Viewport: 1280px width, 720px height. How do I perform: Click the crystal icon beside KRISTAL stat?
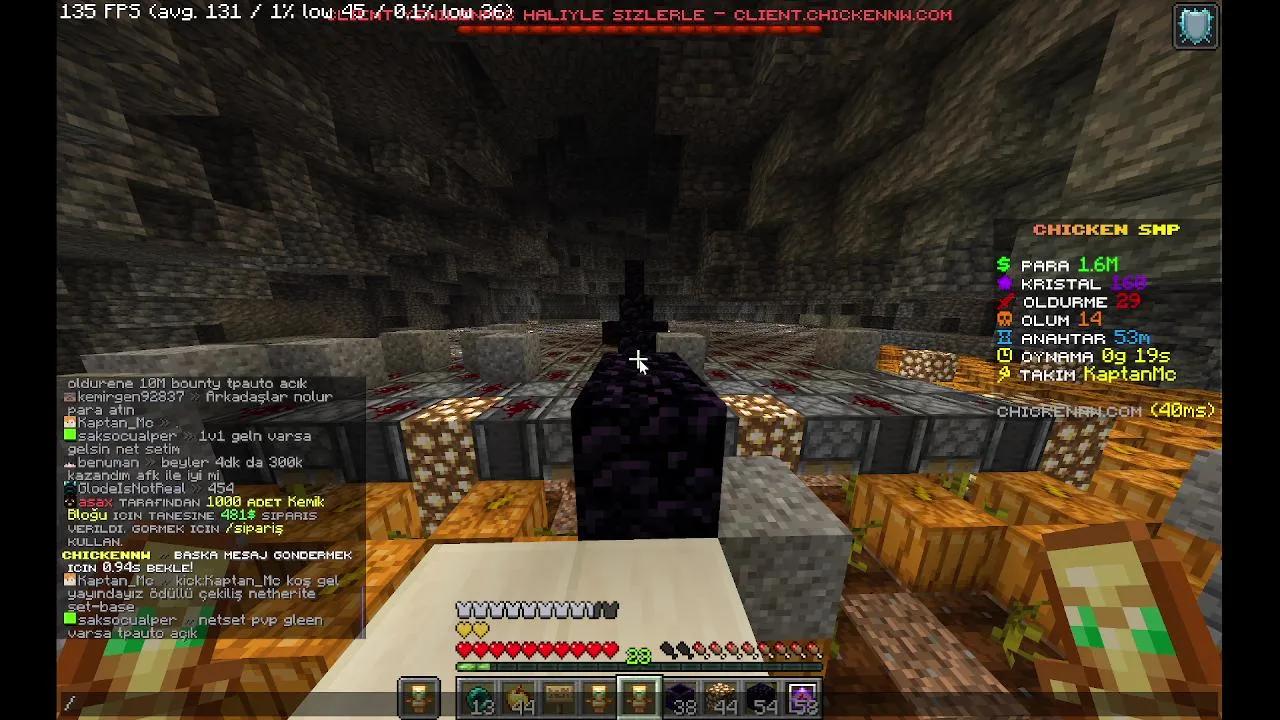pyautogui.click(x=1004, y=284)
